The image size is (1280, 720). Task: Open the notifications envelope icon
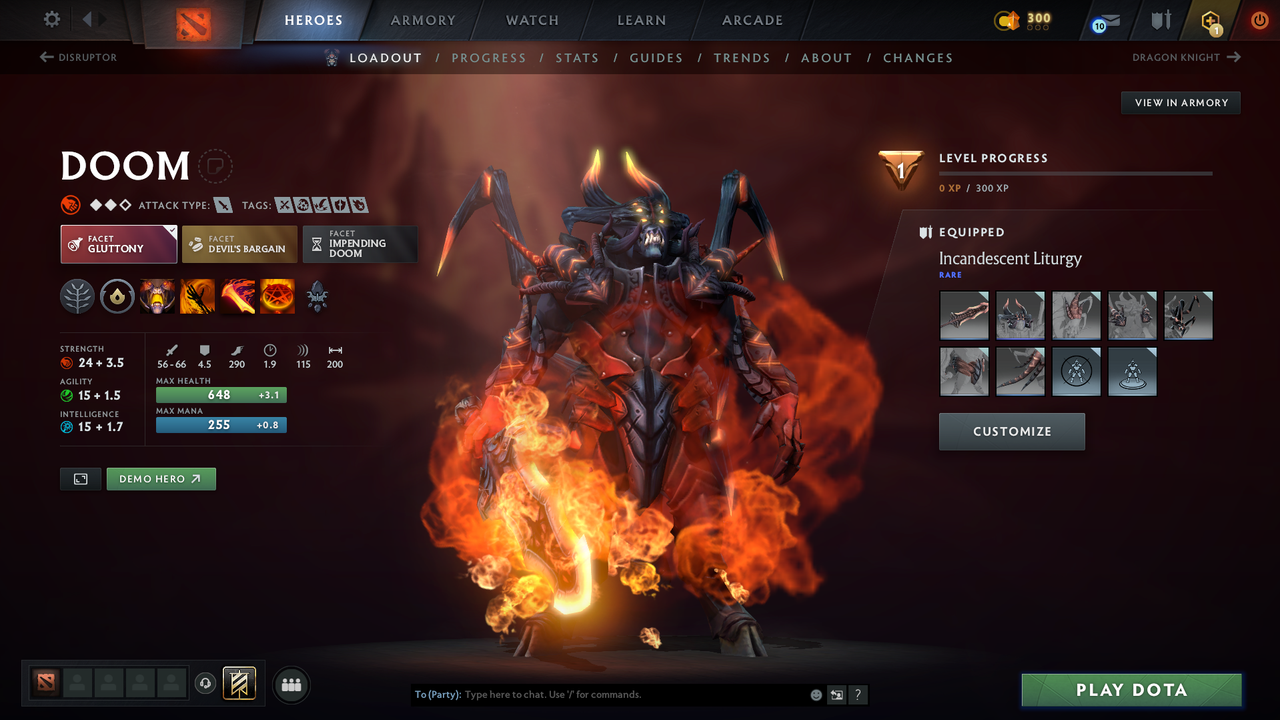(1103, 20)
